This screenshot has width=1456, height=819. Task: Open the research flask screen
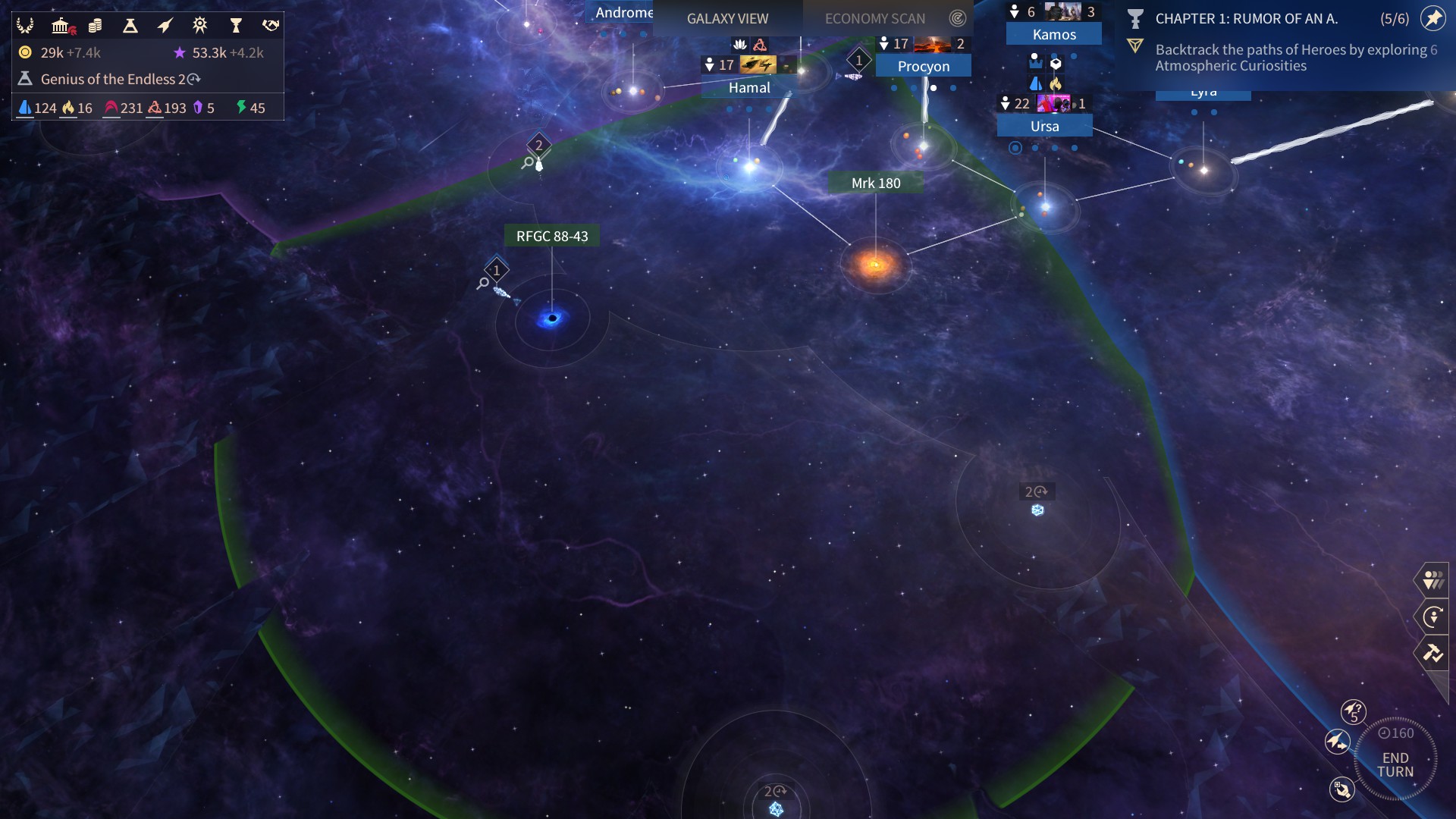130,26
